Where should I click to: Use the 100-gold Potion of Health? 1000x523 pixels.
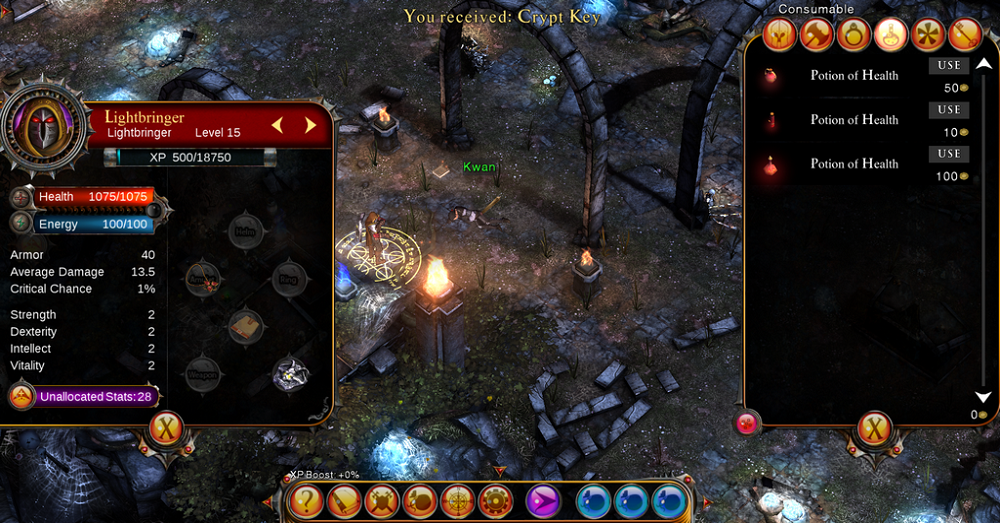point(949,154)
